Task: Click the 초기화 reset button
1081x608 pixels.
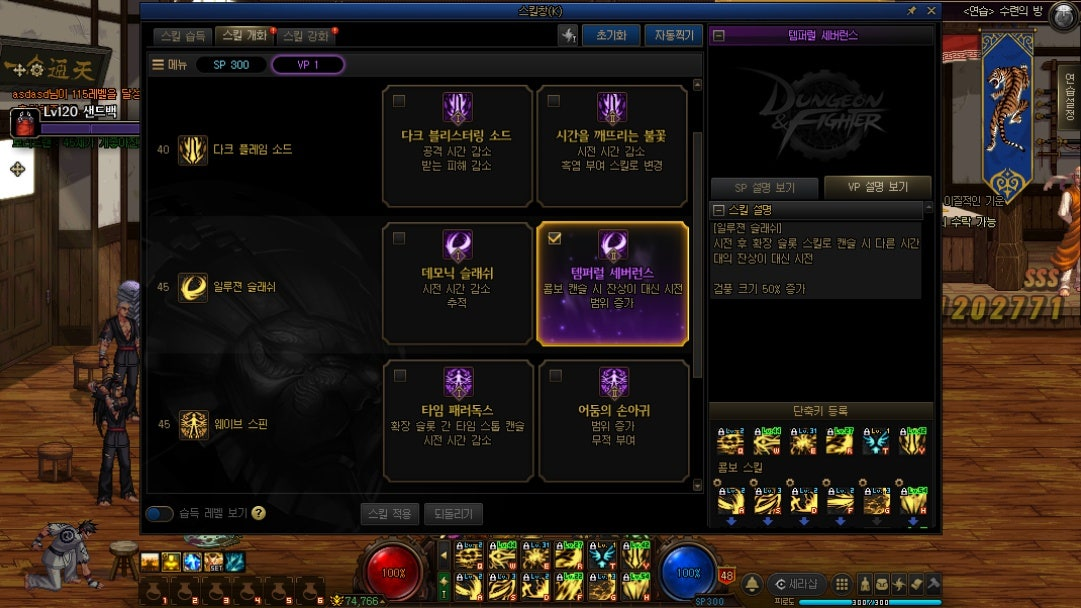Action: click(610, 35)
